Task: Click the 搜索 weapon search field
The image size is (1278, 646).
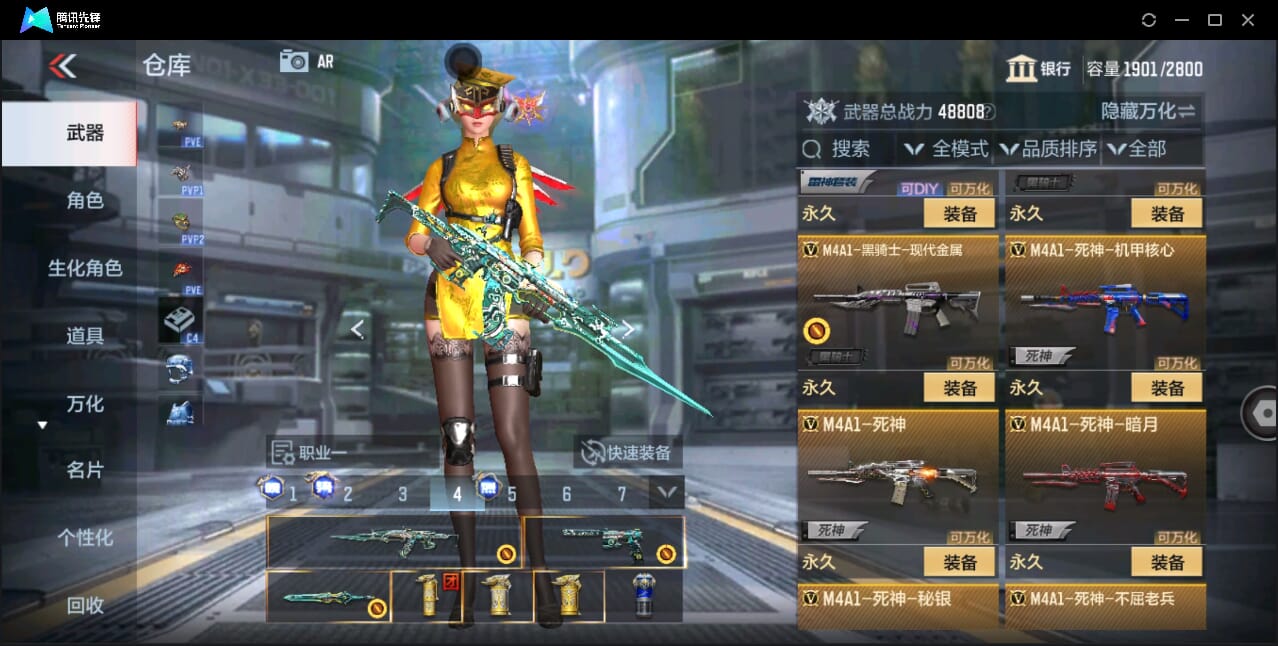Action: 848,149
